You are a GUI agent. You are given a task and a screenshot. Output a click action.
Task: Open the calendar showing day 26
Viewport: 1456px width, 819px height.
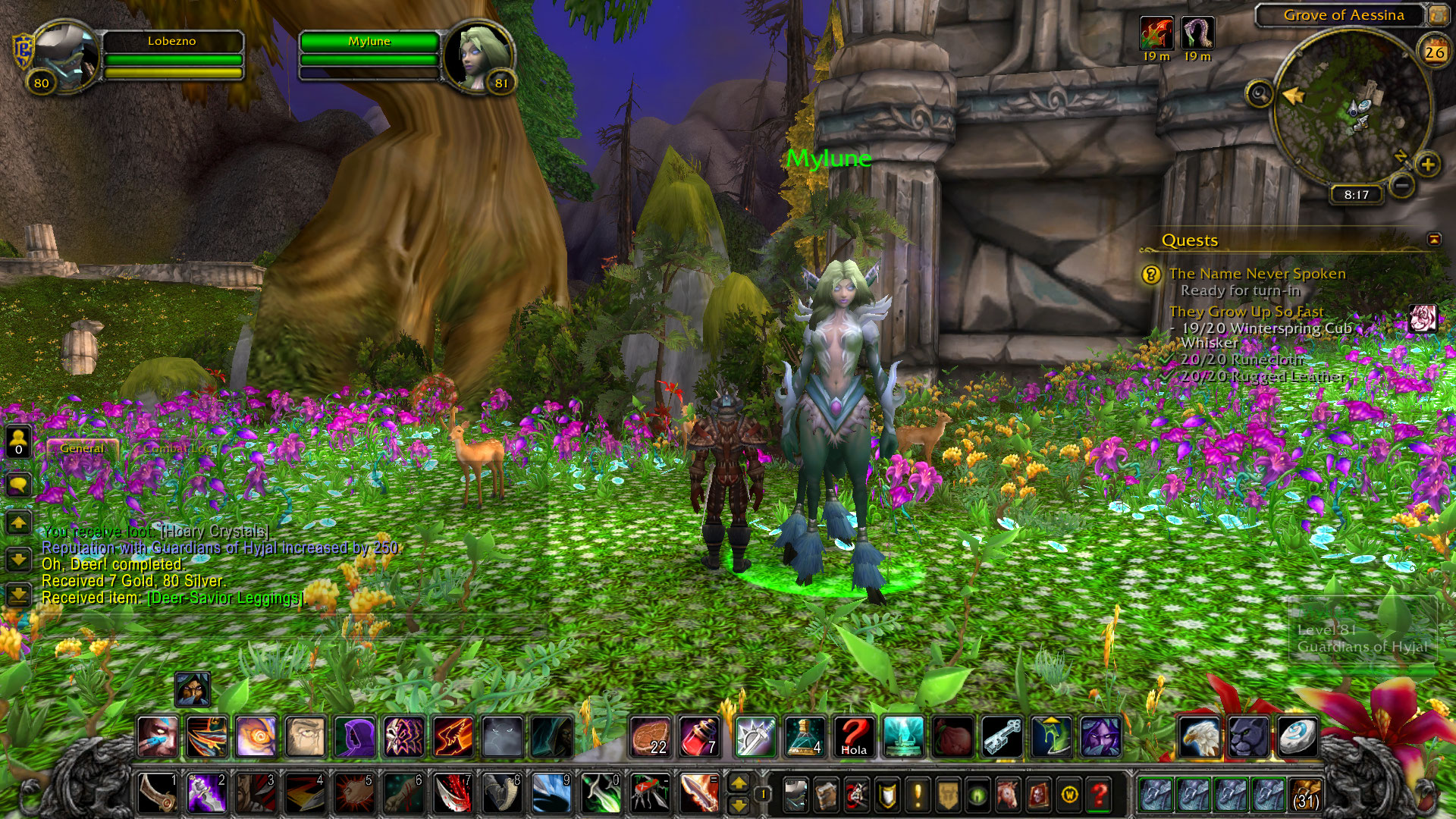pos(1434,52)
